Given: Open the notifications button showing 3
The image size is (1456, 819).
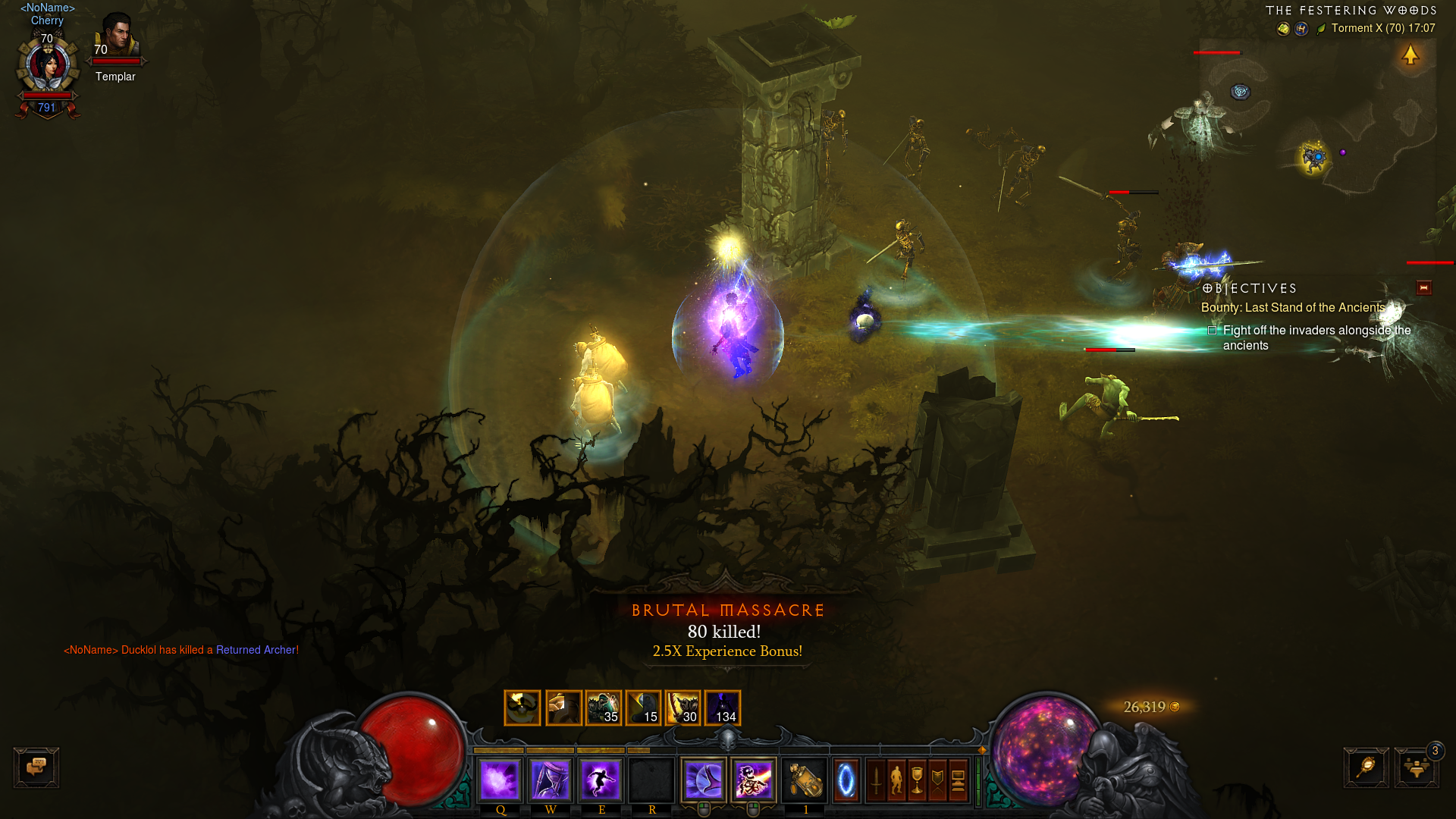Looking at the screenshot, I should point(1417,767).
